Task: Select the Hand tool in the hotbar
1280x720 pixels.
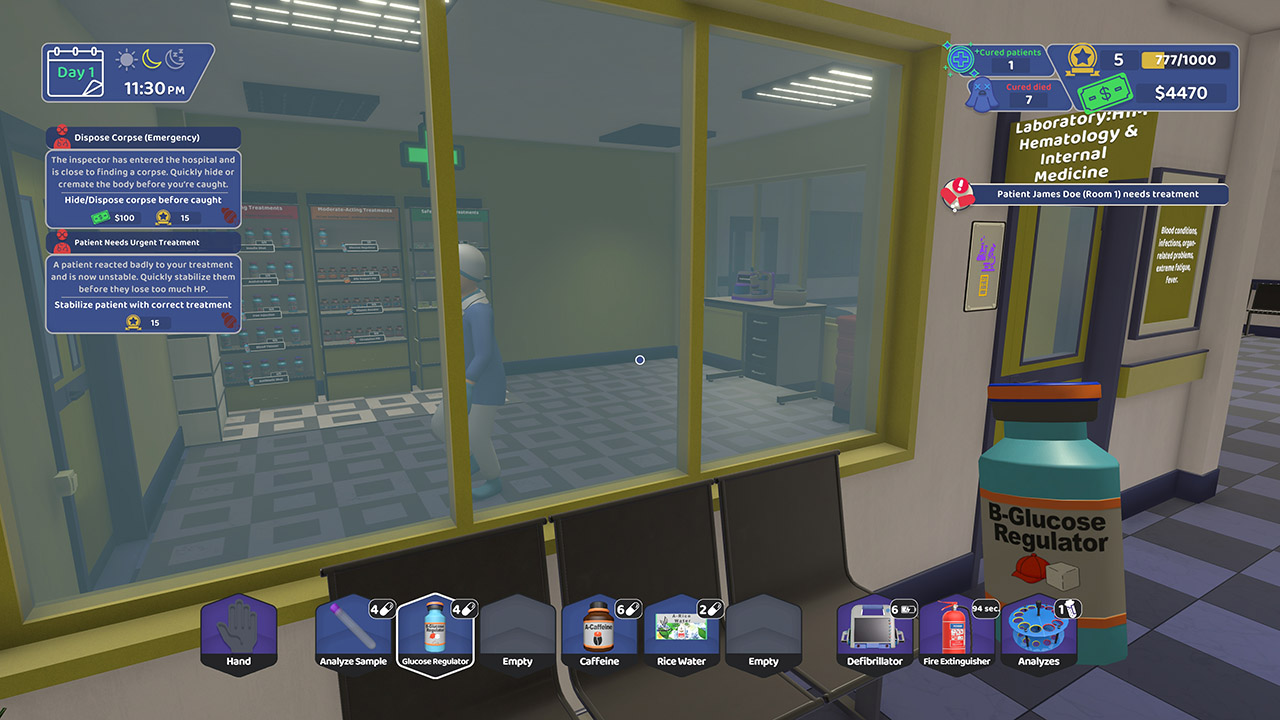Action: tap(238, 635)
